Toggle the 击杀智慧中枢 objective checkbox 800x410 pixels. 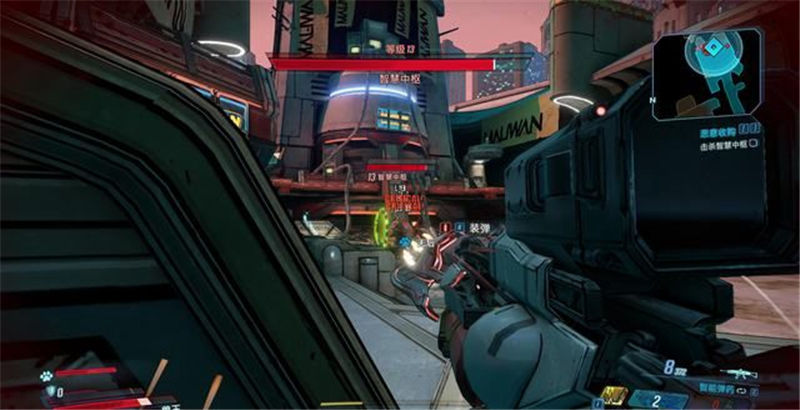coord(753,144)
